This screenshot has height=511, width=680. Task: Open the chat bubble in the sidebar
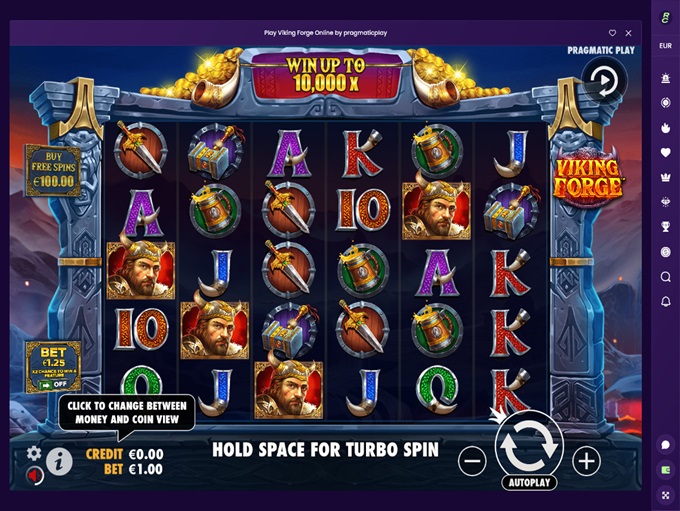pyautogui.click(x=665, y=444)
